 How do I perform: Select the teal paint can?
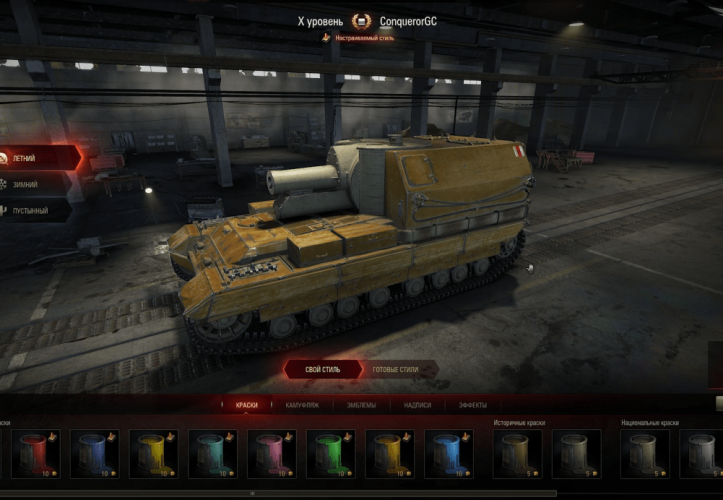[212, 453]
